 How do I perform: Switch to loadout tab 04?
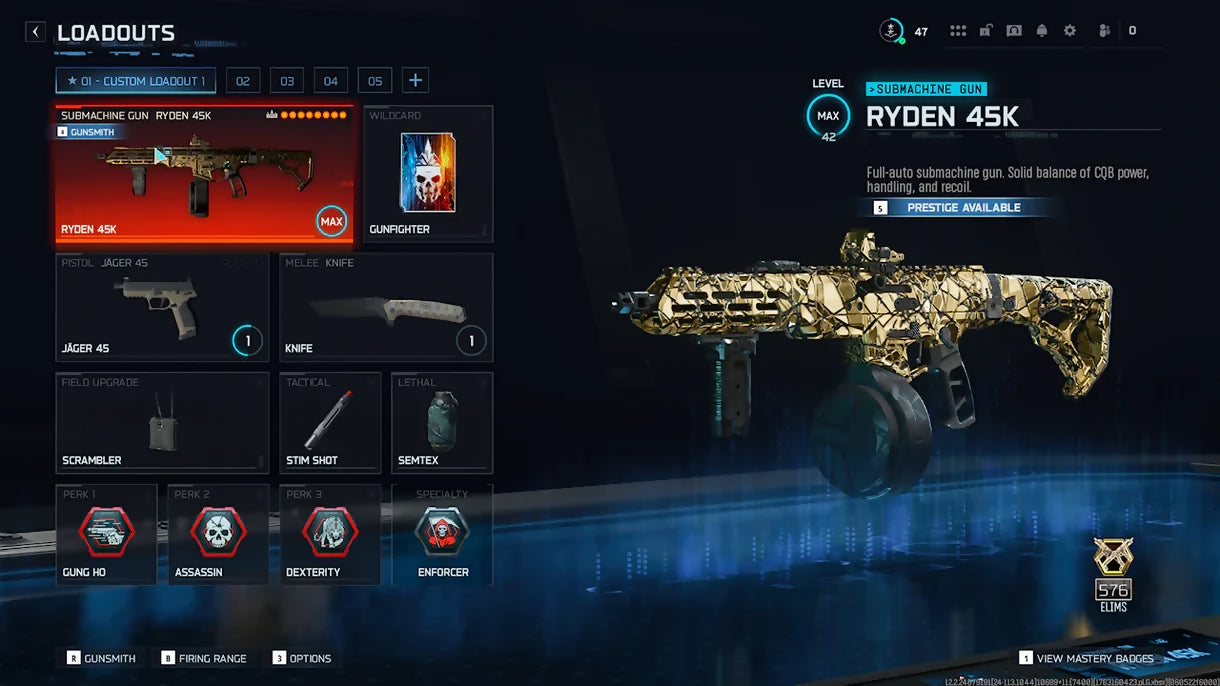(x=331, y=81)
